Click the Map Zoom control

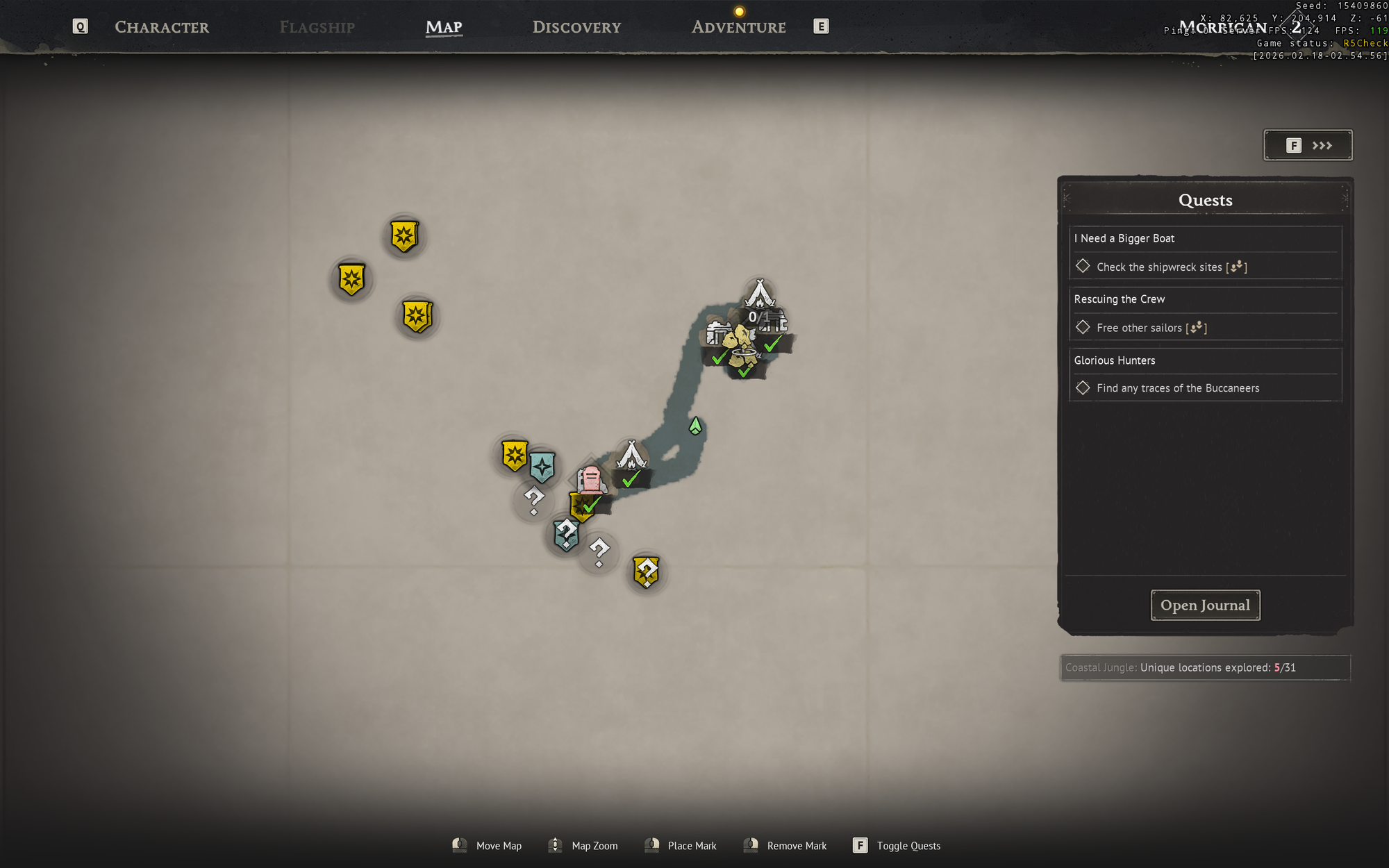(583, 846)
